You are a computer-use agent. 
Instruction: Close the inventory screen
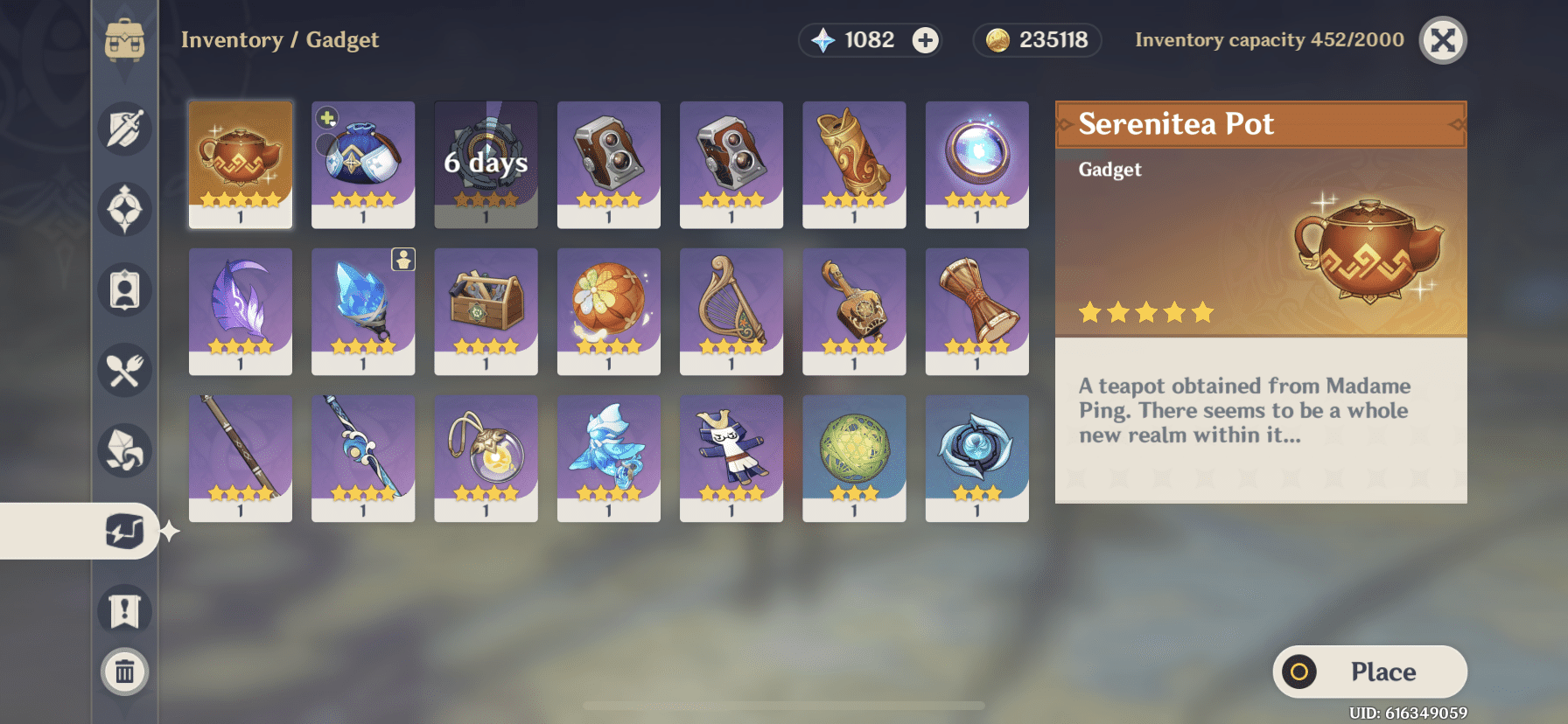click(x=1441, y=39)
